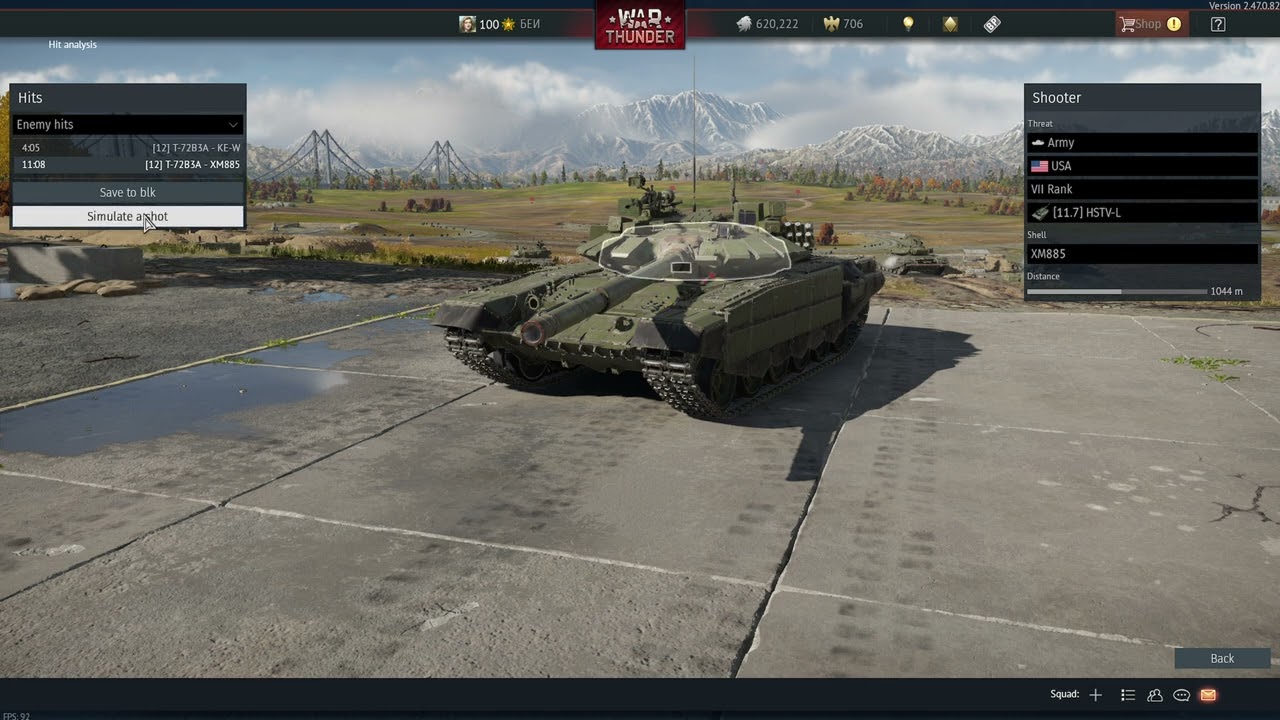This screenshot has width=1280, height=720.
Task: Pick the HSTV-L shooter vehicle
Action: pyautogui.click(x=1142, y=212)
